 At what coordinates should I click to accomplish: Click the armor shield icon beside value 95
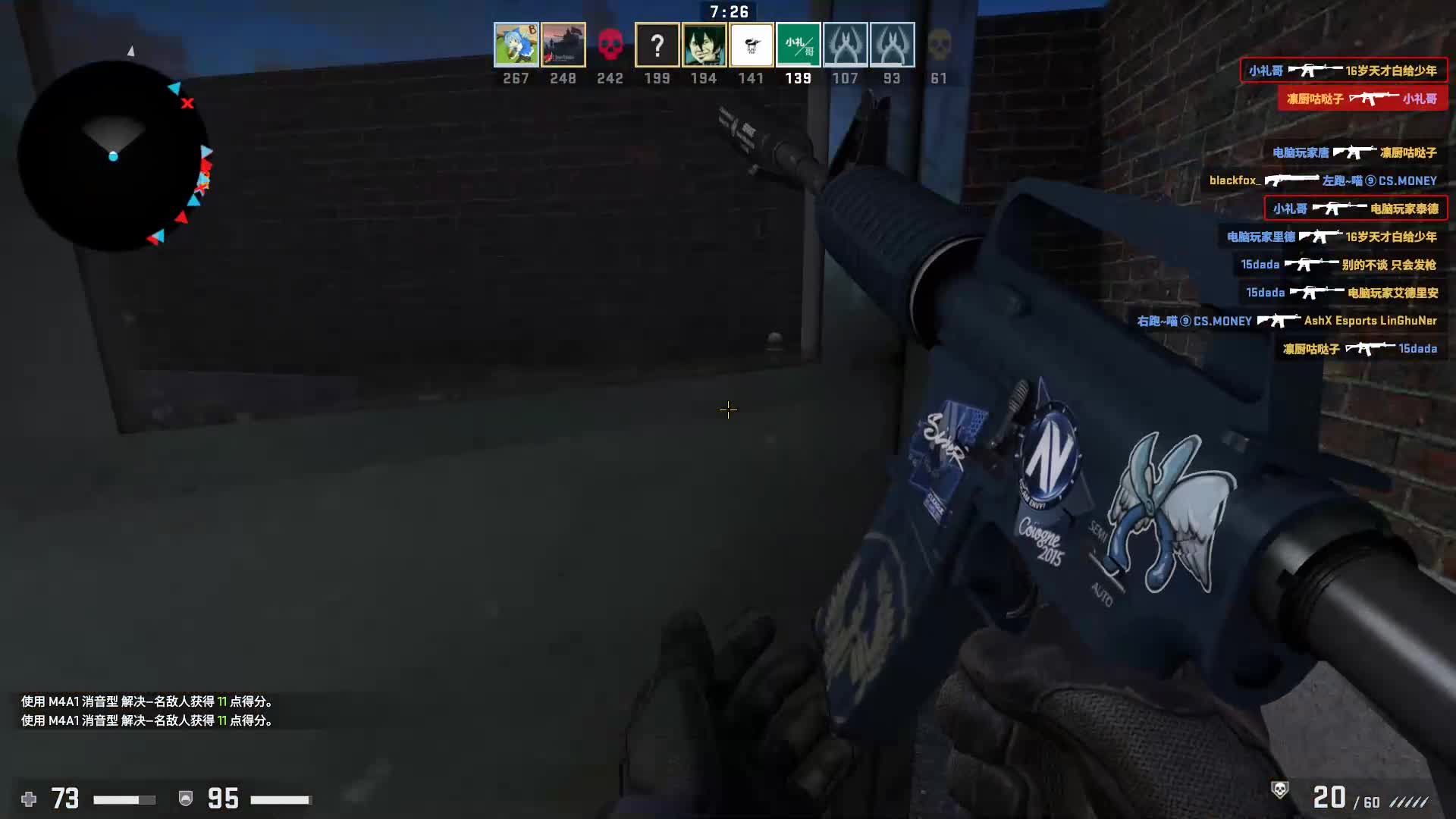[x=184, y=799]
